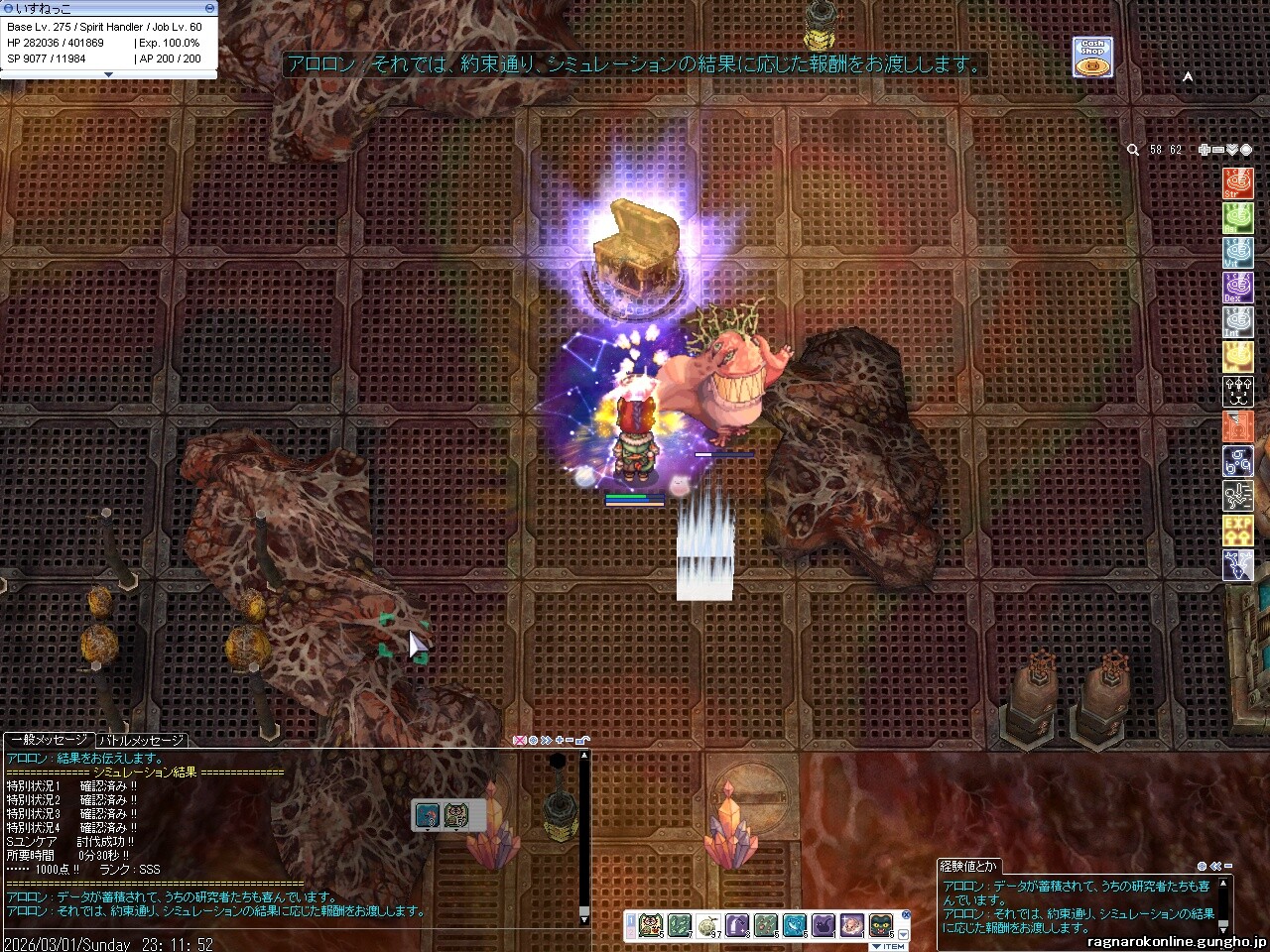This screenshot has width=1270, height=952.
Task: Collapse the character status window
Action: pos(209,8)
